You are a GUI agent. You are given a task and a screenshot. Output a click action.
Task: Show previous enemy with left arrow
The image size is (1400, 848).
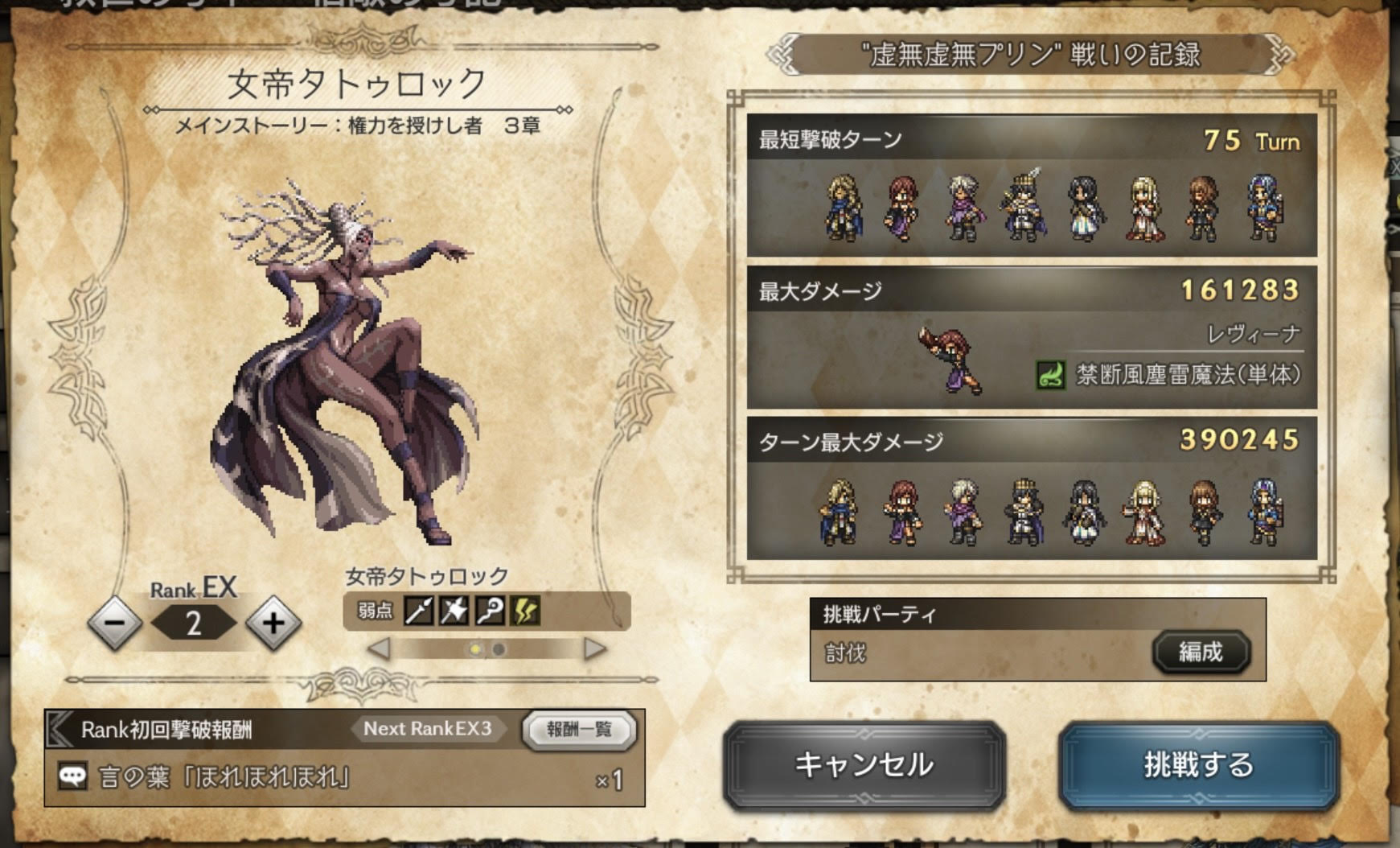379,648
